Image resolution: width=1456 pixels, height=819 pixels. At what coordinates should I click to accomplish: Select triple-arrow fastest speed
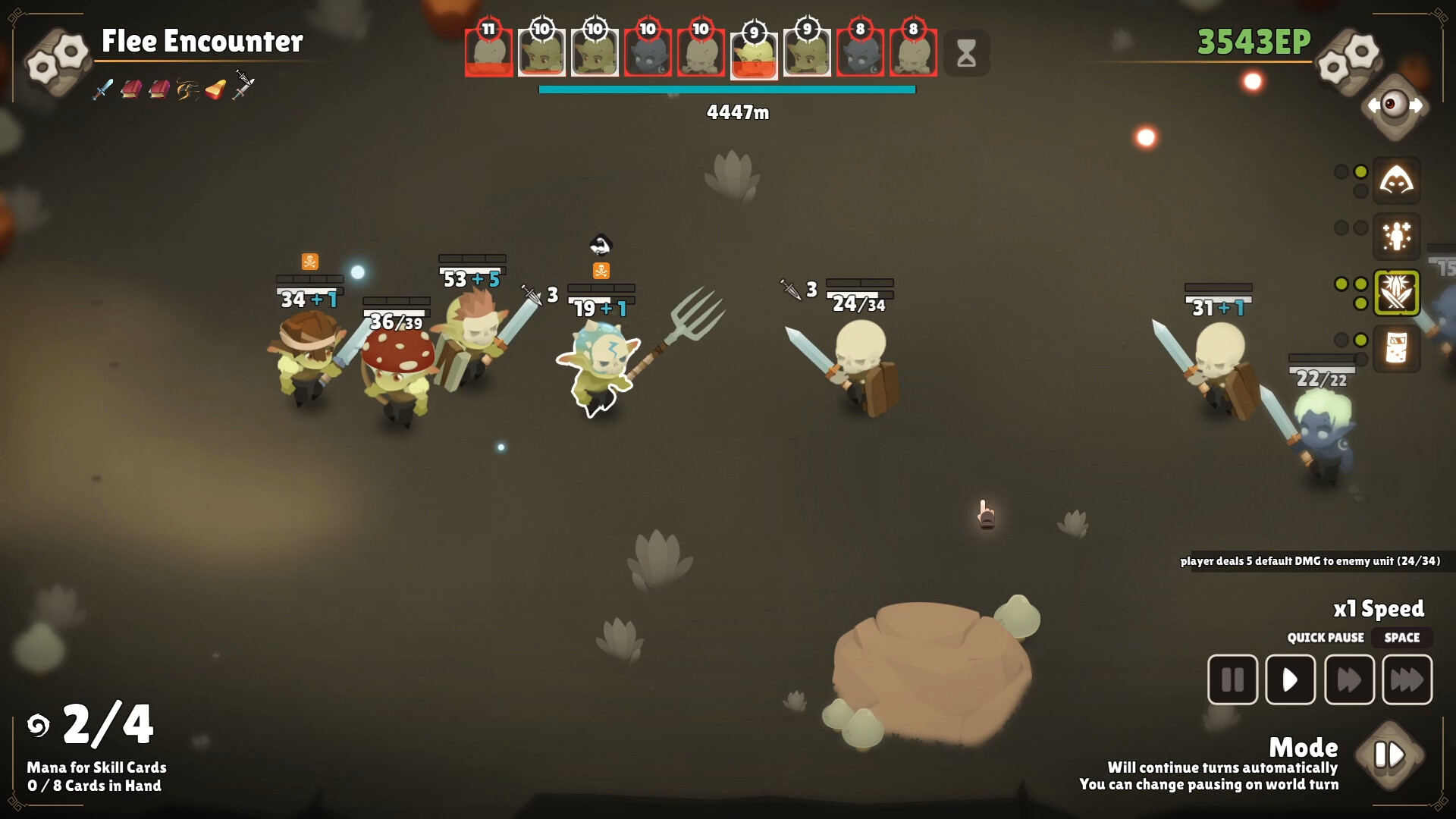[x=1407, y=679]
